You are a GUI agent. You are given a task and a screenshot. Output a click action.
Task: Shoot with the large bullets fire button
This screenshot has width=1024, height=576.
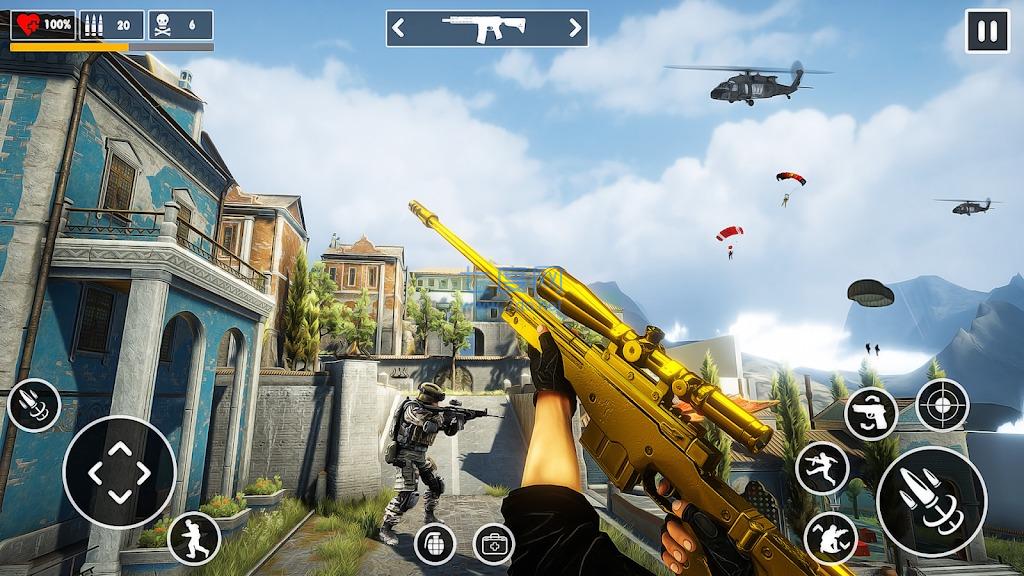[931, 501]
